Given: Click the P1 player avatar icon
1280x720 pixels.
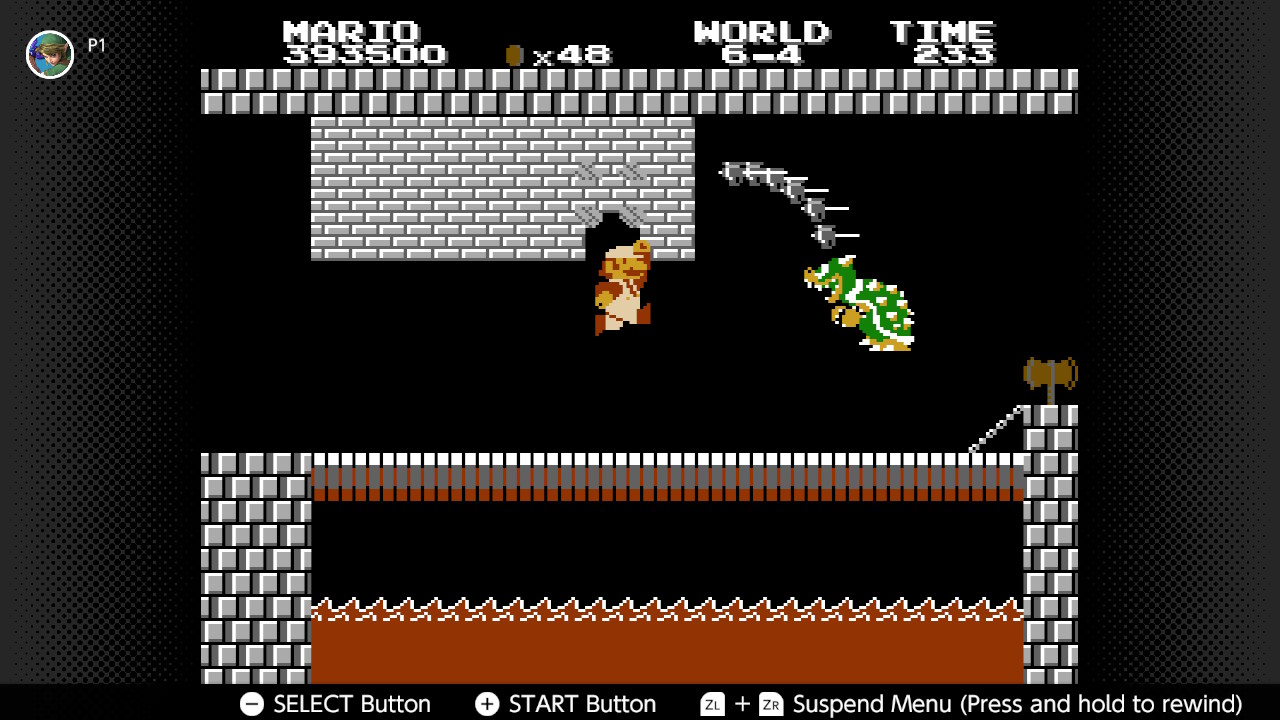Looking at the screenshot, I should tap(49, 53).
